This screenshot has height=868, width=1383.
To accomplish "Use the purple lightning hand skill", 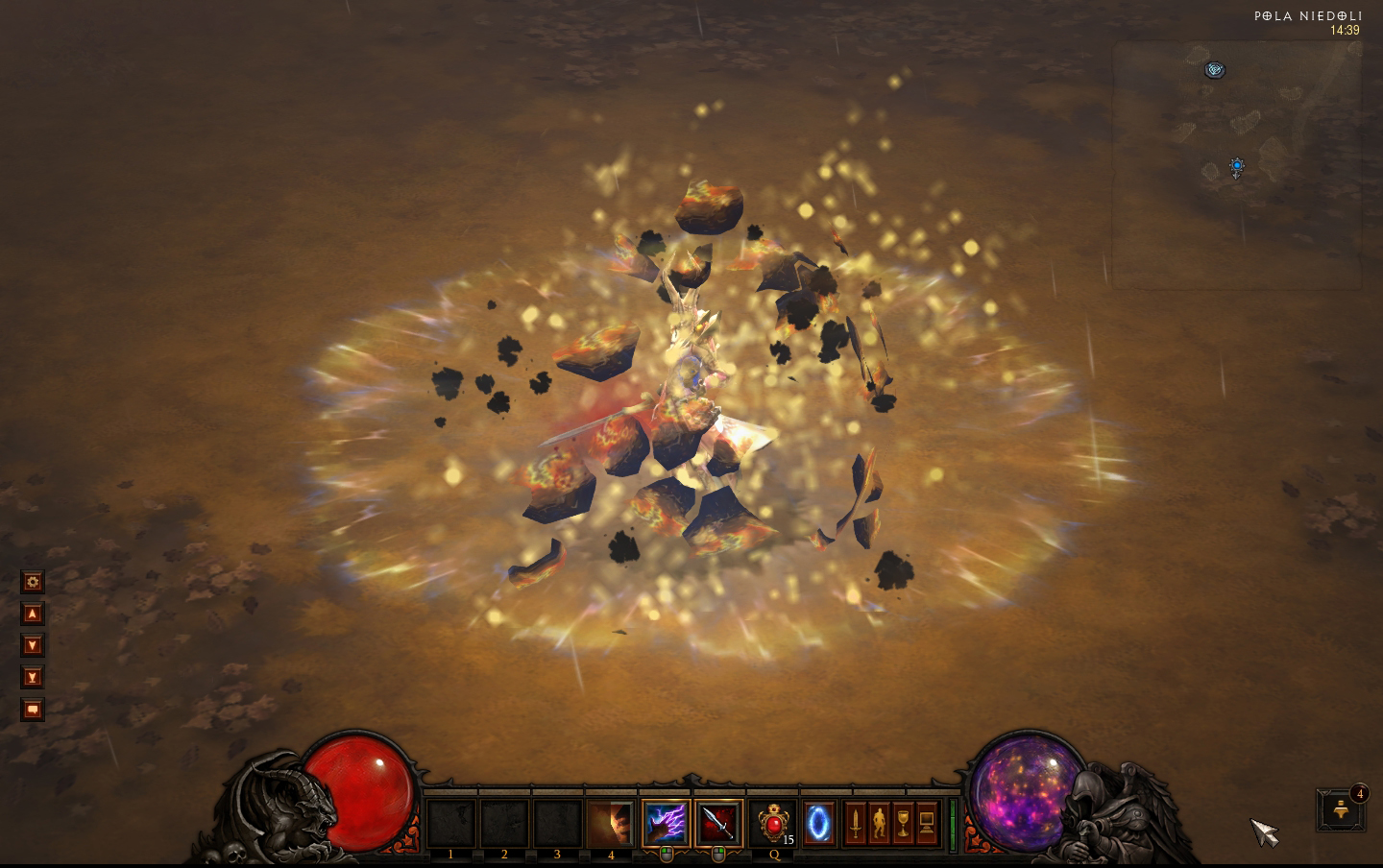I will tap(665, 823).
